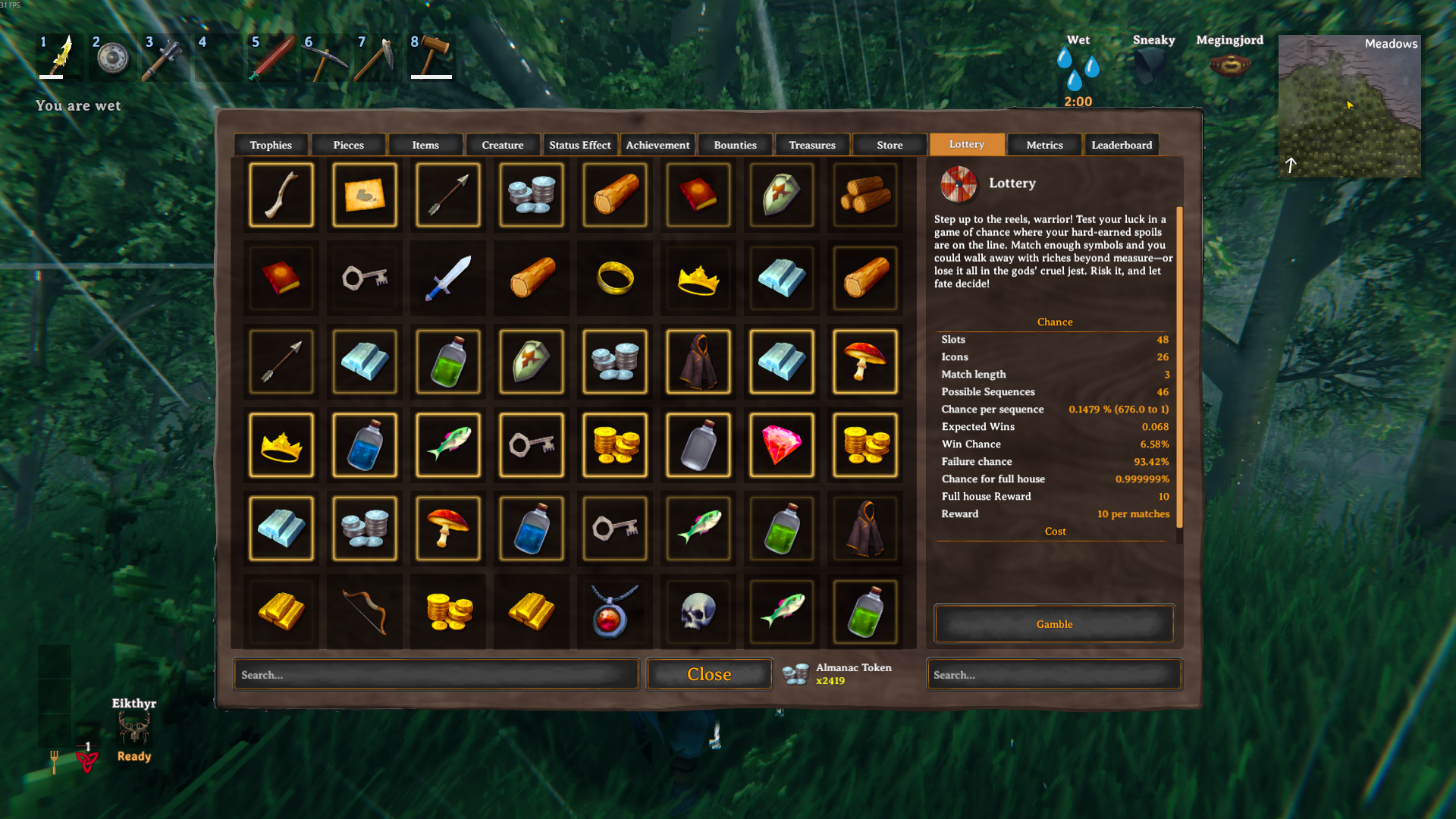Show the Creature tab
The width and height of the screenshot is (1456, 819).
click(x=503, y=145)
